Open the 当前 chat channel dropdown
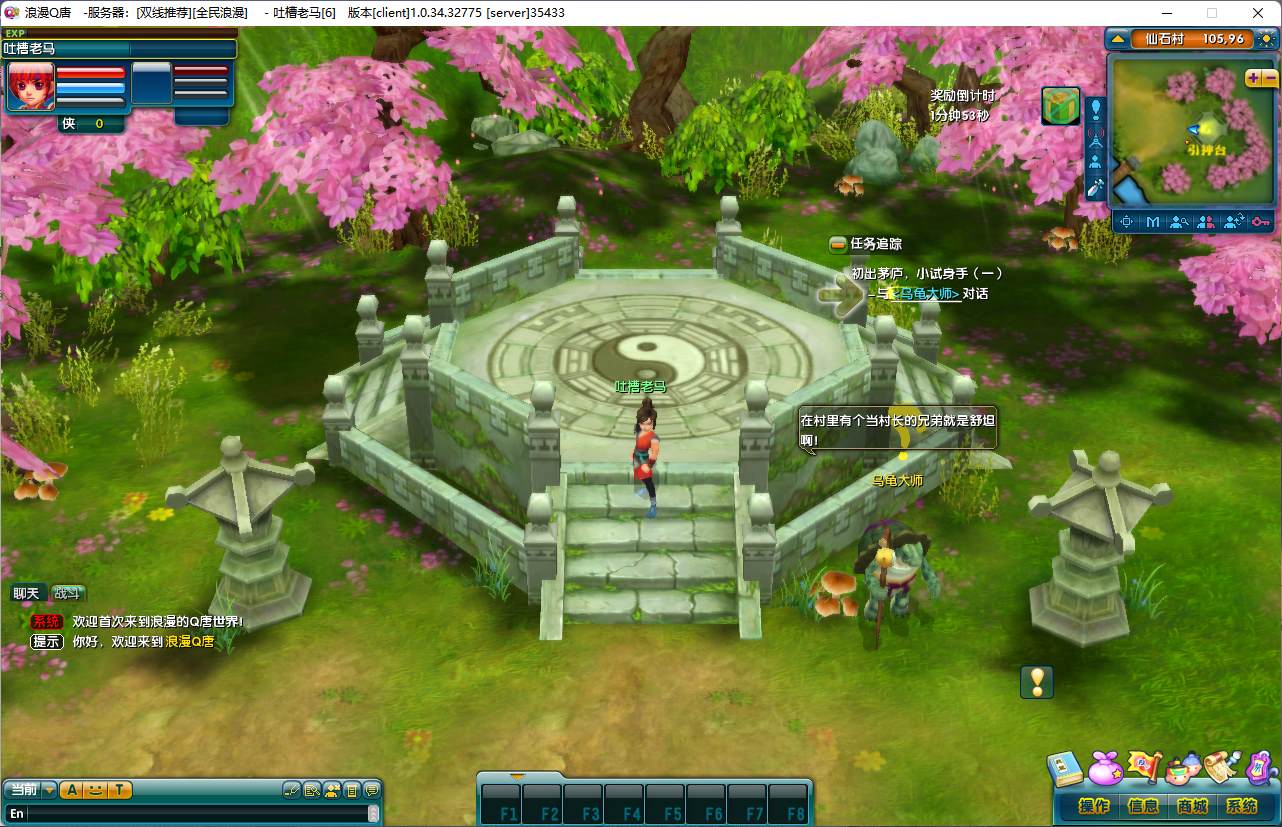This screenshot has height=827, width=1282. pos(49,790)
